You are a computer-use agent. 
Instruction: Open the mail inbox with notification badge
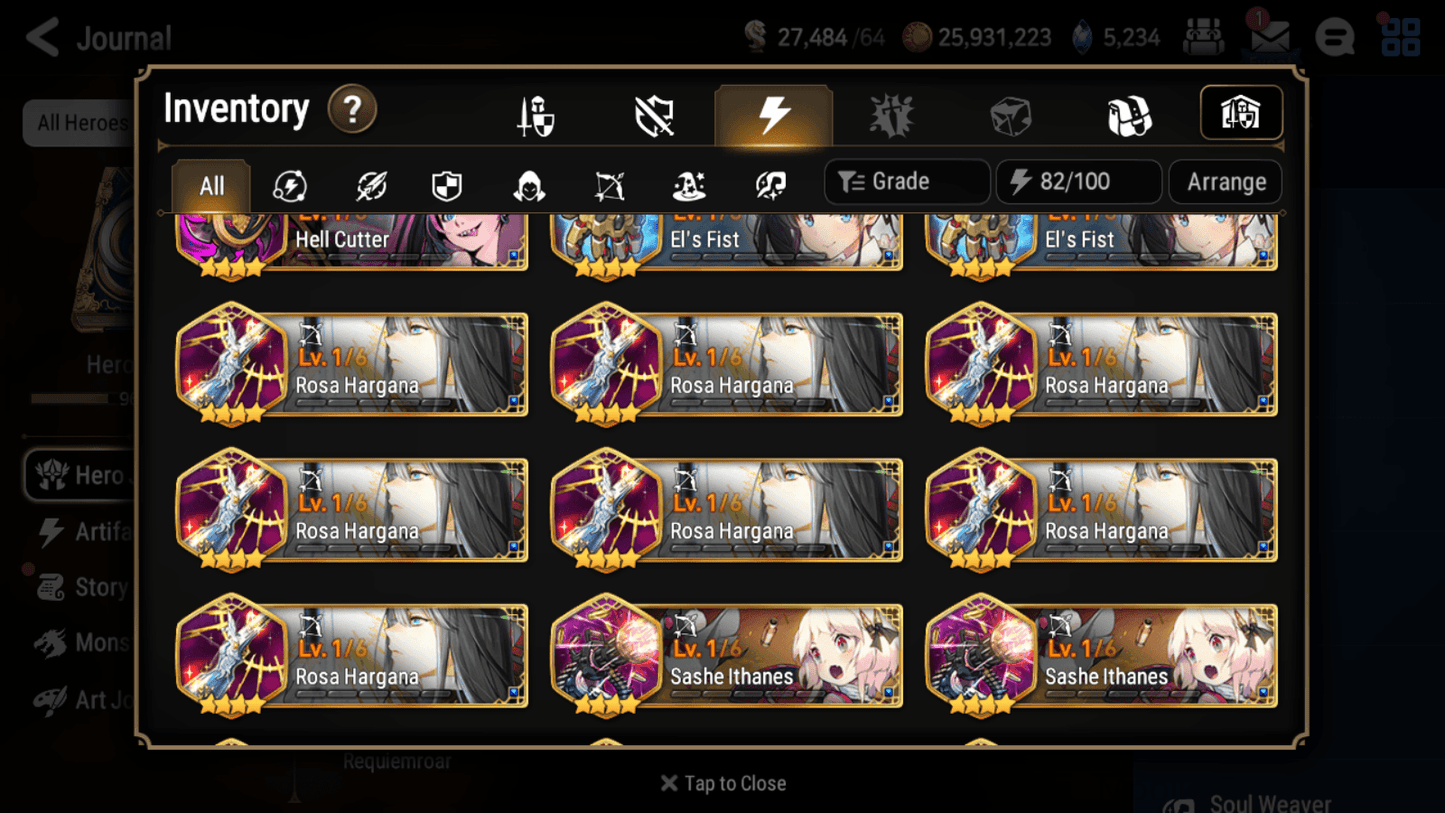point(1270,36)
